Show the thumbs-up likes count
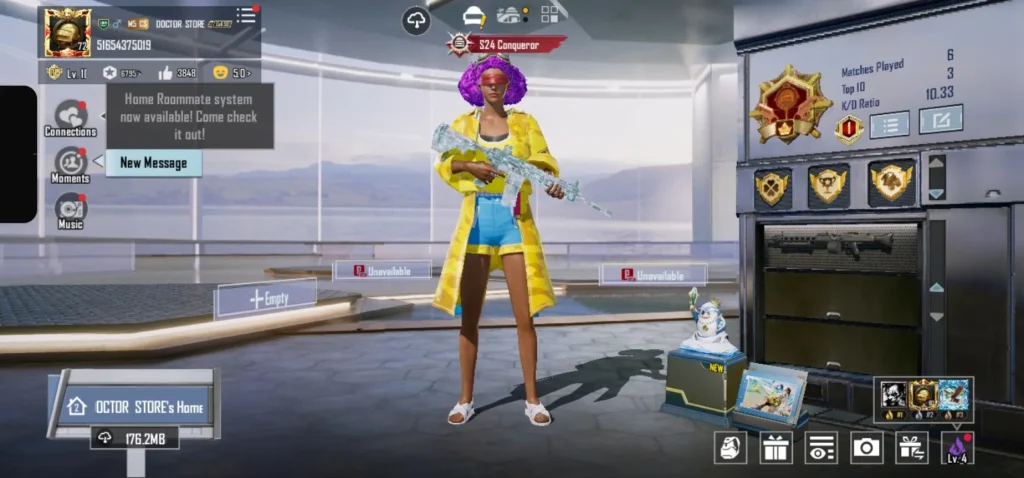1024x478 pixels. pyautogui.click(x=176, y=73)
